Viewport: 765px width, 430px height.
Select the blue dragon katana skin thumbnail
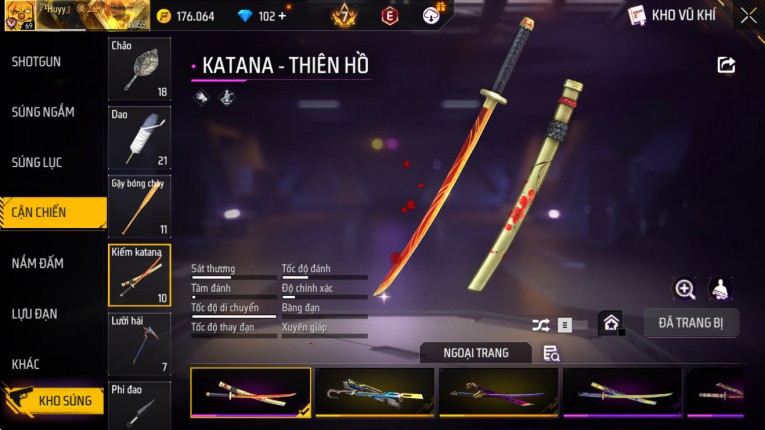pyautogui.click(x=375, y=391)
